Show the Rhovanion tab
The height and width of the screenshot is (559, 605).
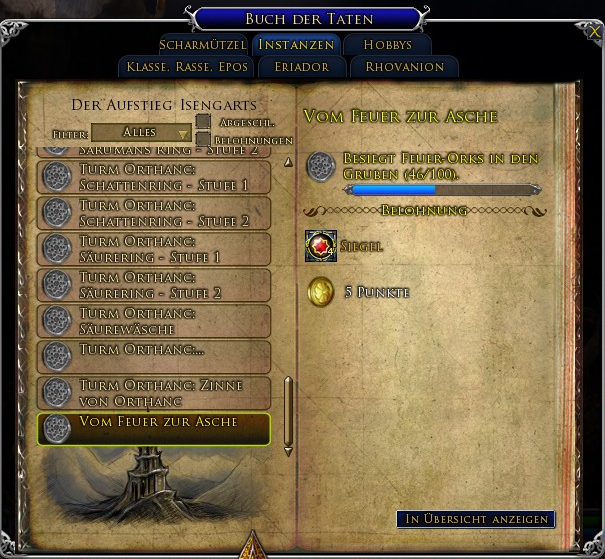coord(405,67)
